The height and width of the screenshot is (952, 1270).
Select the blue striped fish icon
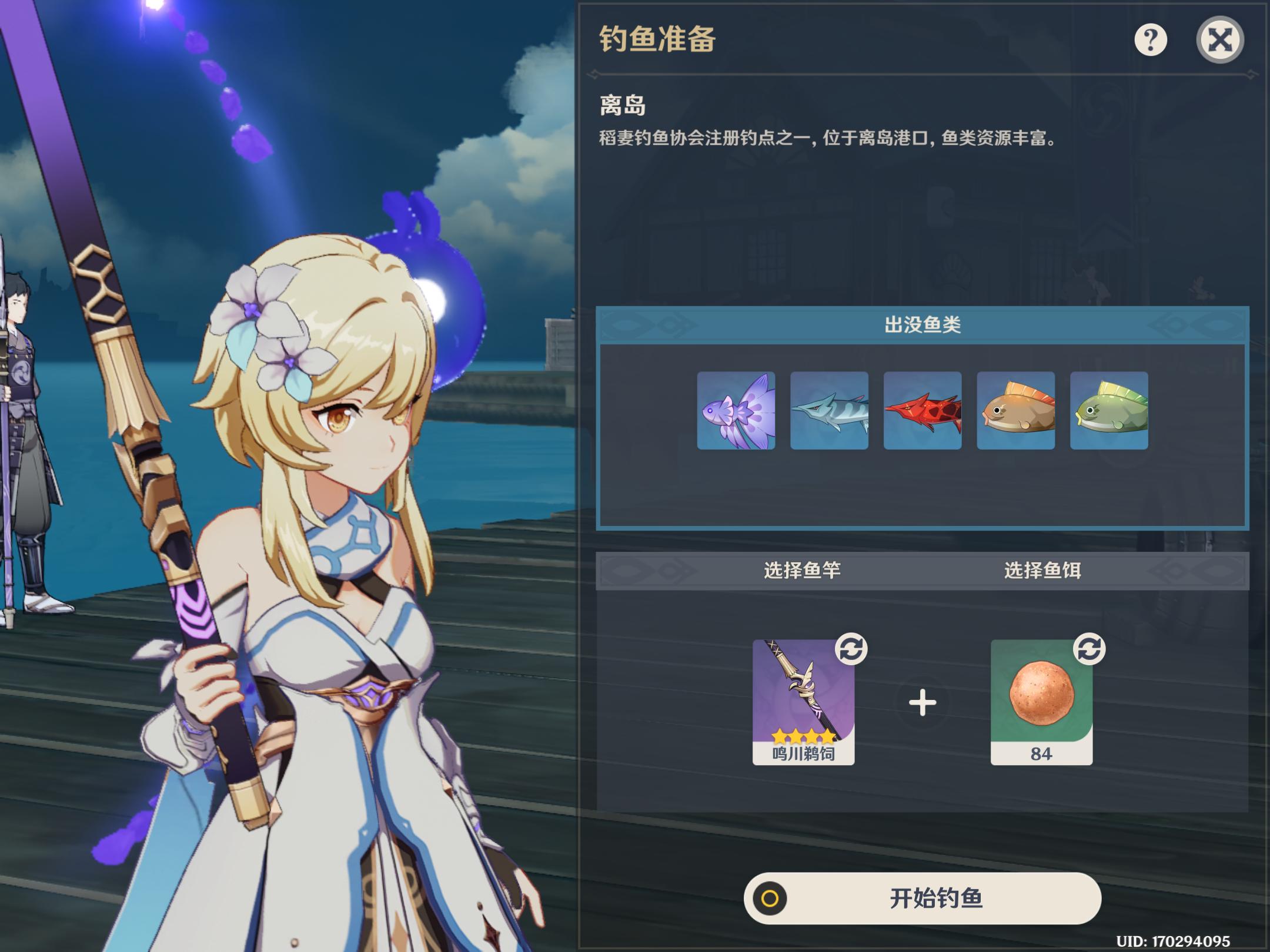pyautogui.click(x=829, y=411)
